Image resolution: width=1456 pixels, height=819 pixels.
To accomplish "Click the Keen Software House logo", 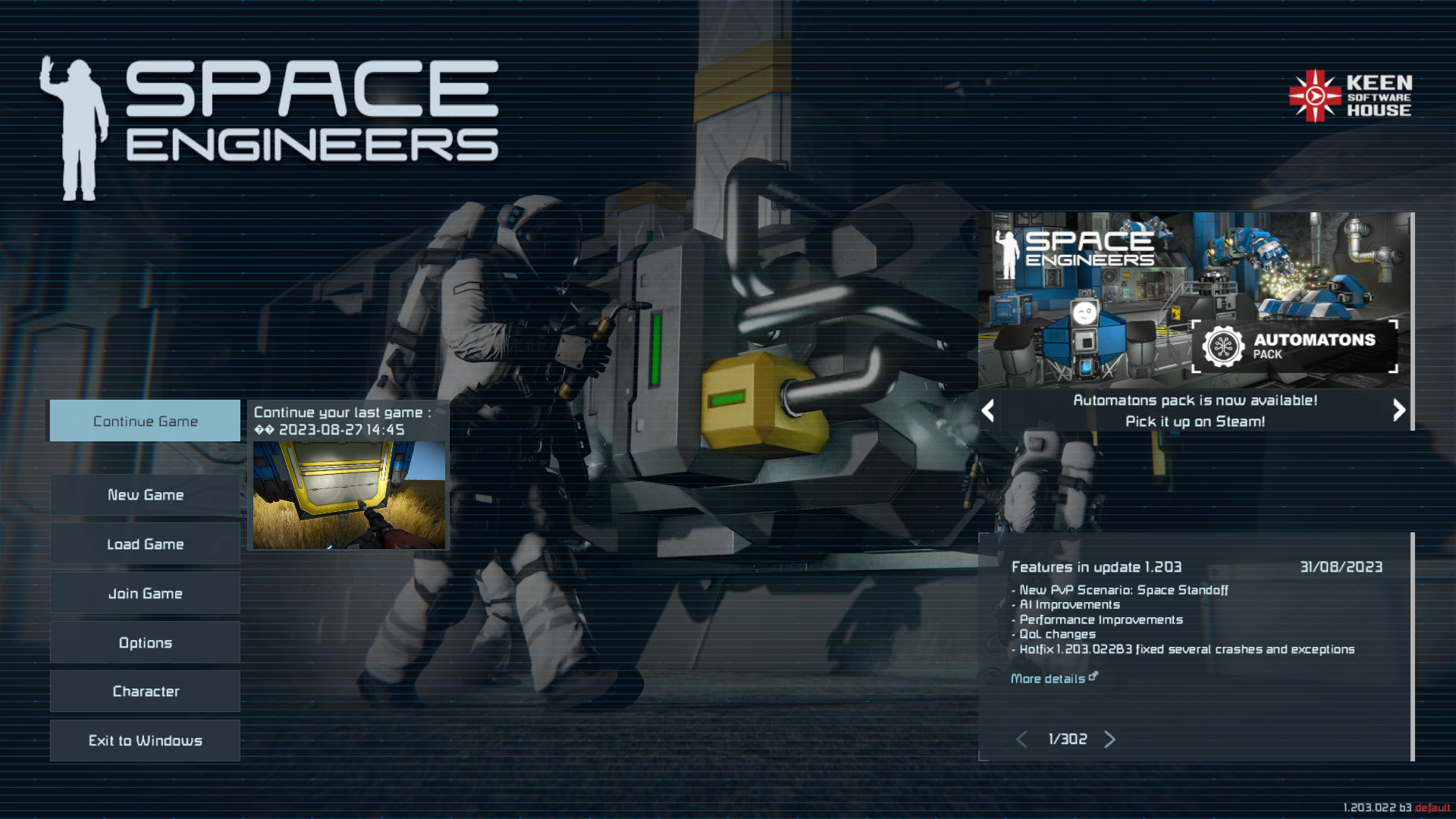I will tap(1350, 96).
